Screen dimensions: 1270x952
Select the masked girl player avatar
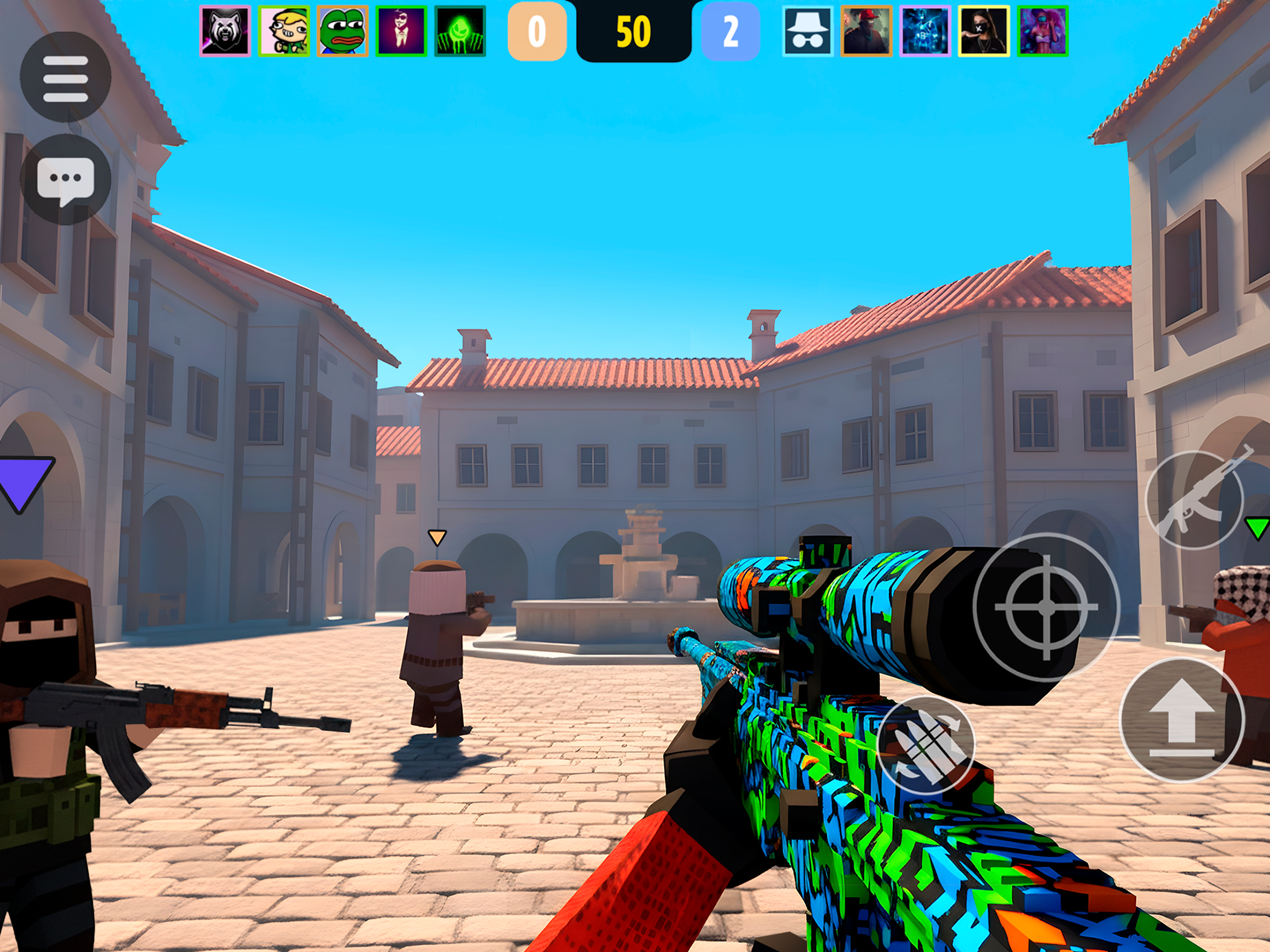pyautogui.click(x=983, y=31)
